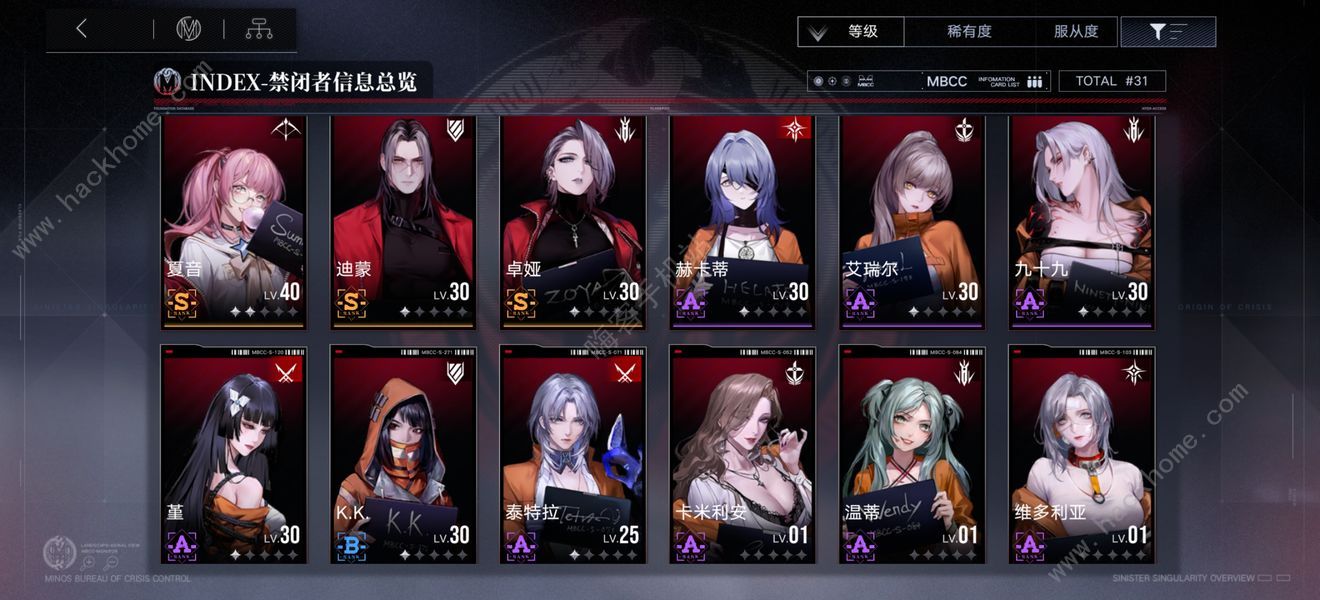Sort by 等级 level

tap(851, 31)
